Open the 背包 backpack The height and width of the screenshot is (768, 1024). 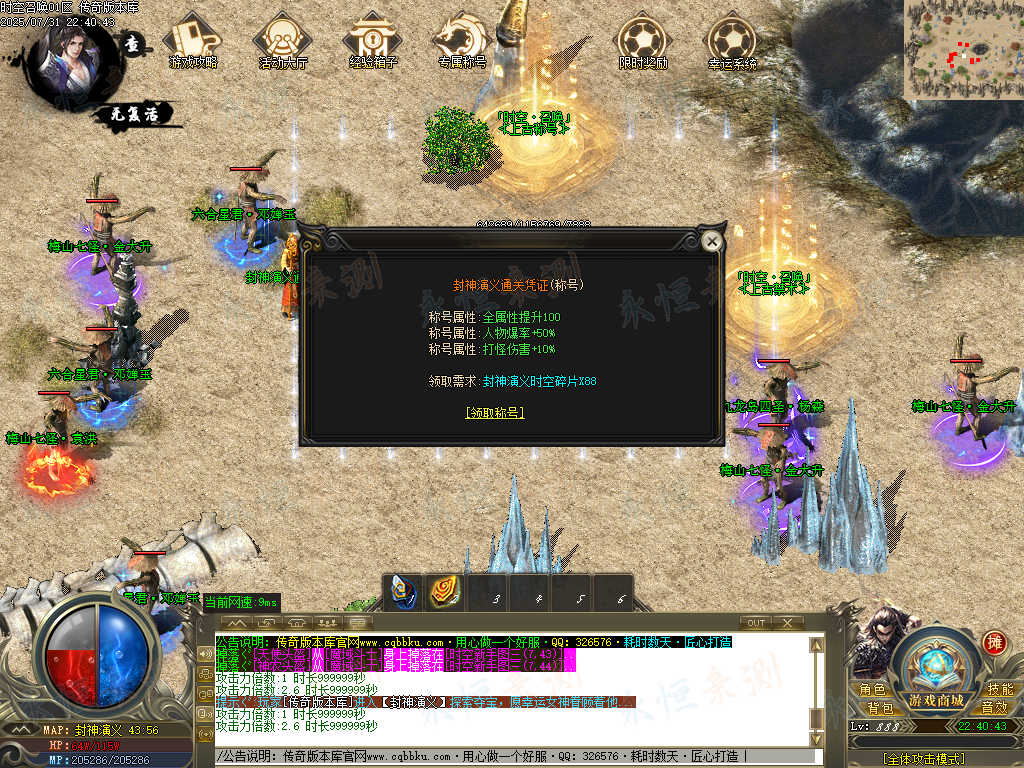(880, 708)
